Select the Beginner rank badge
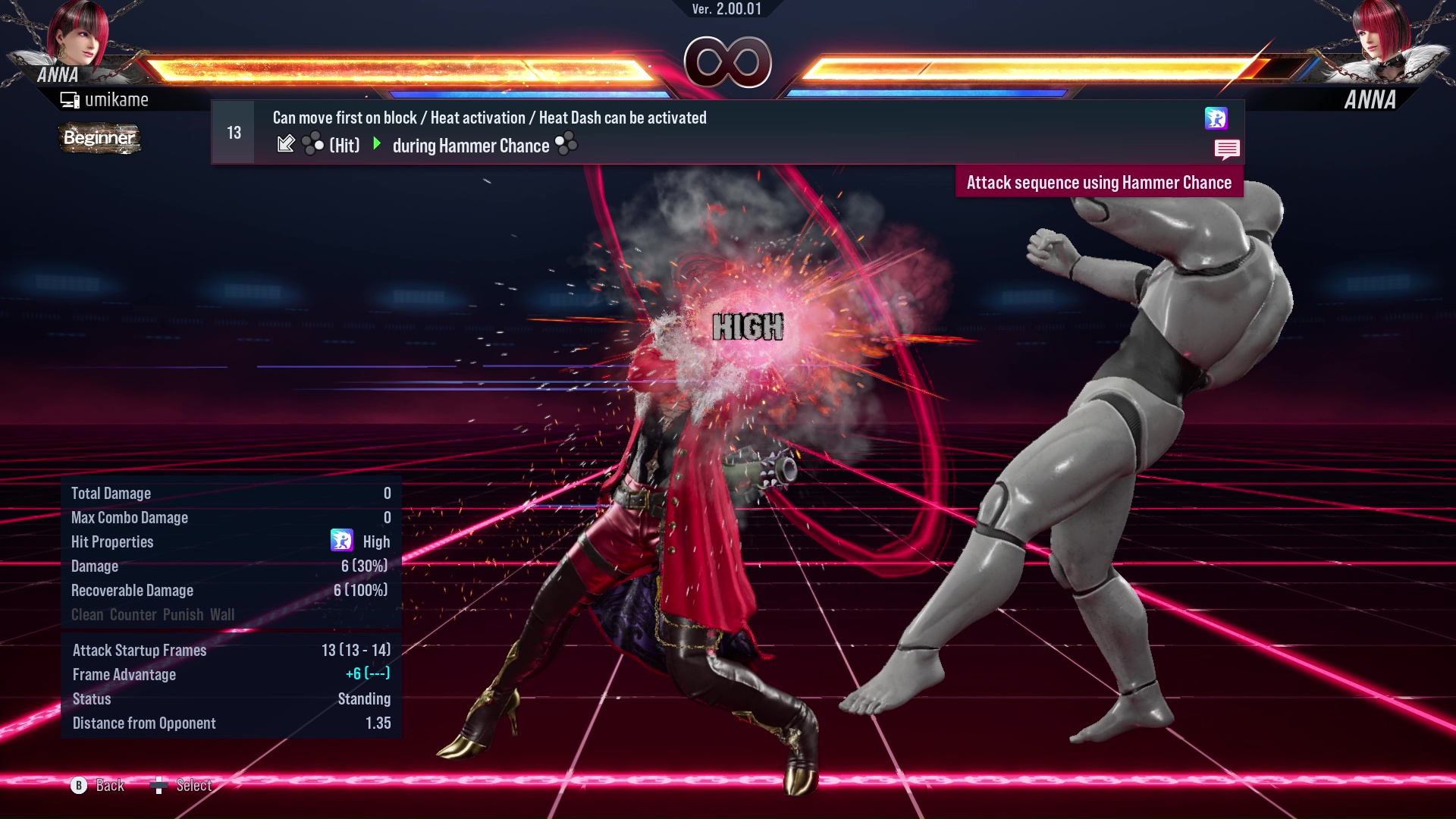The image size is (1456, 819). tap(99, 138)
